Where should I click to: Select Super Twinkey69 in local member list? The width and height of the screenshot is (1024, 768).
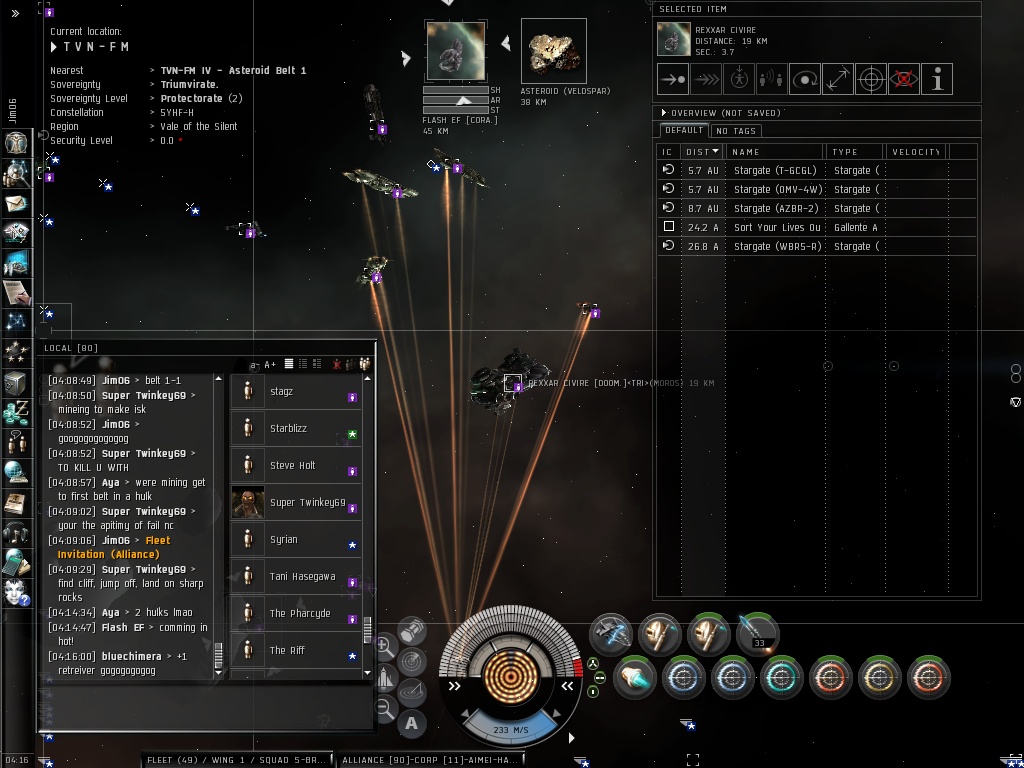coord(307,503)
